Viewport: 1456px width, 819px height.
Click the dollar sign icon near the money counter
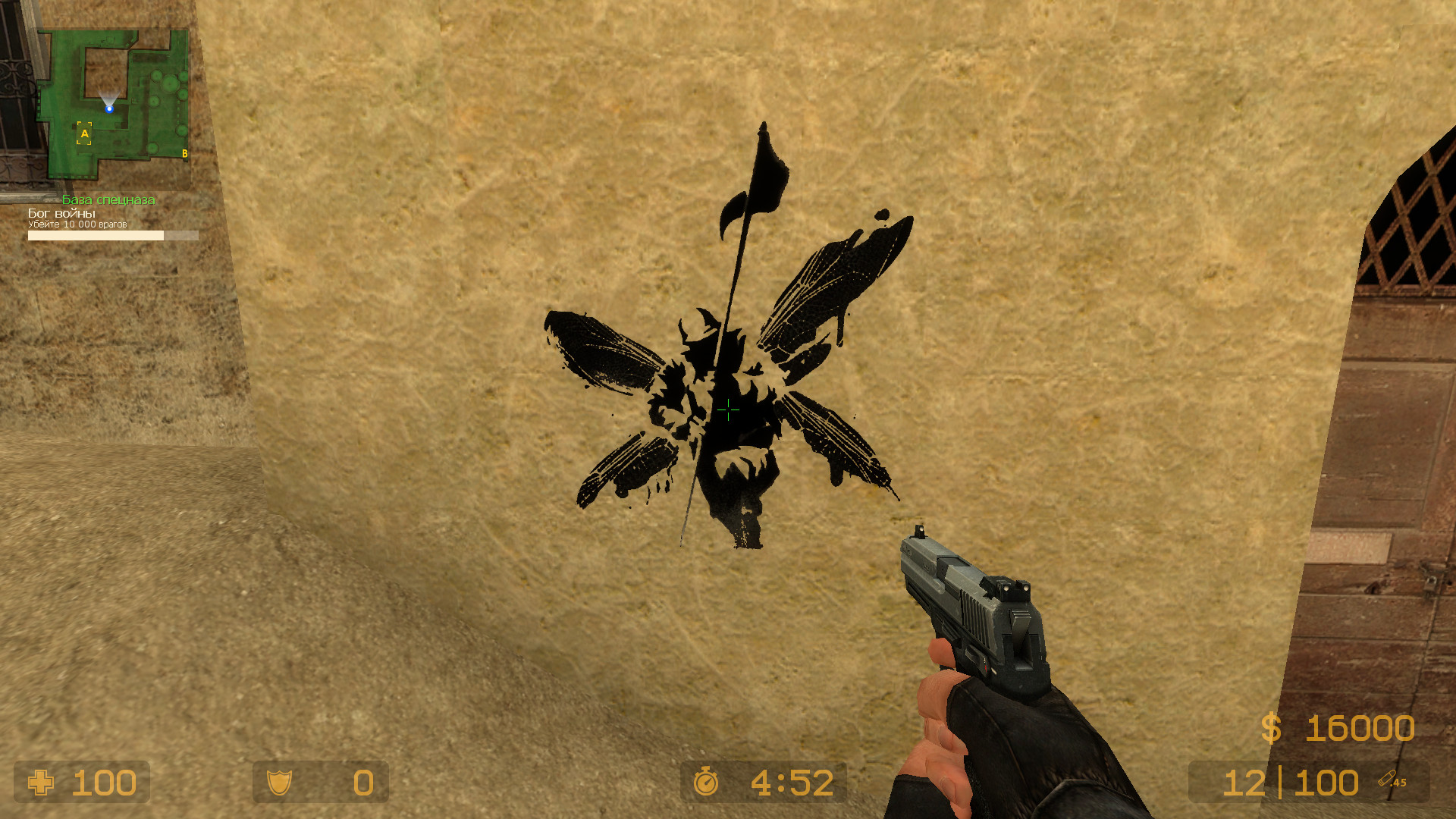1272,729
